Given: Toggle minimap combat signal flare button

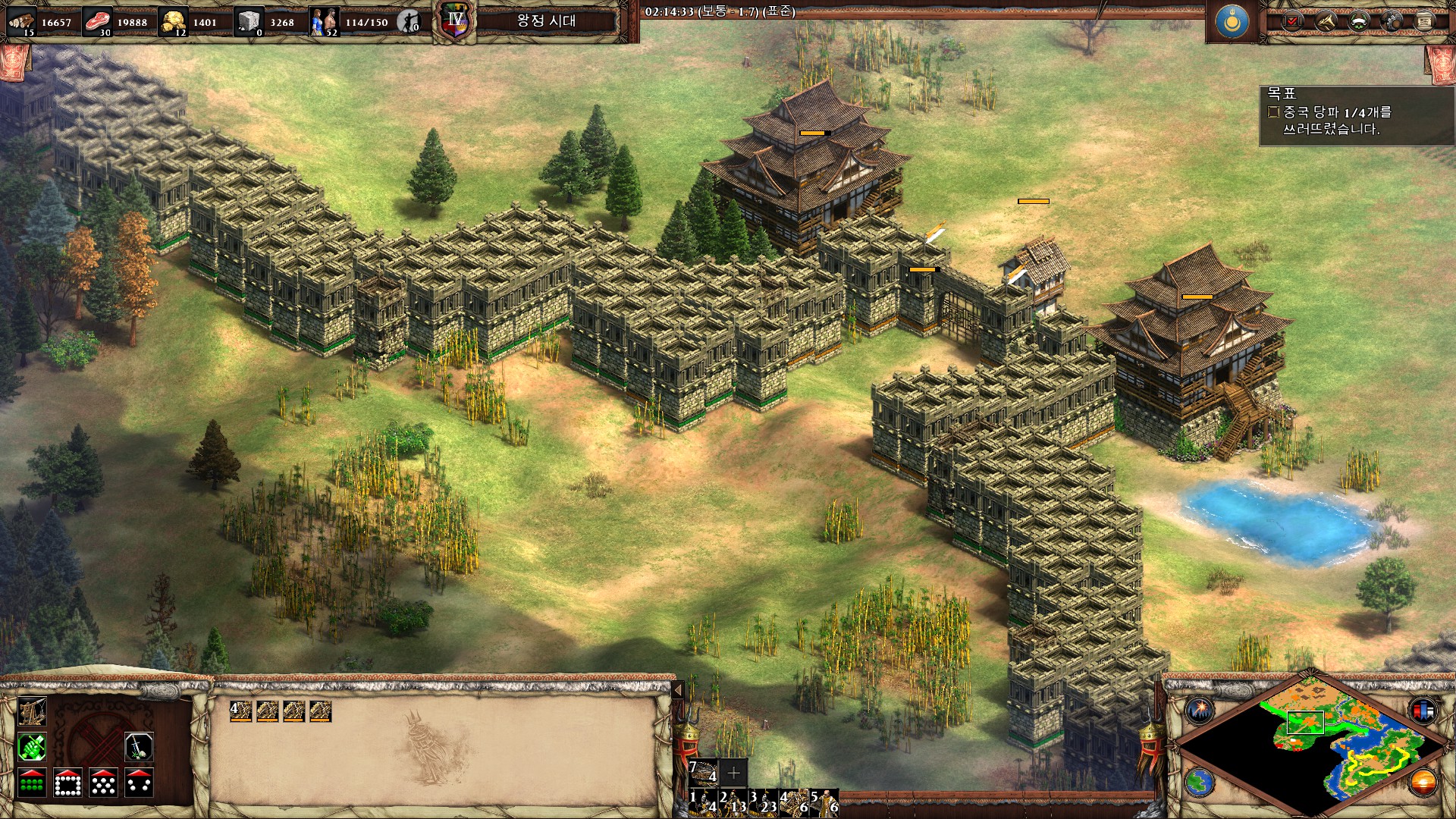Looking at the screenshot, I should coord(1200,710).
